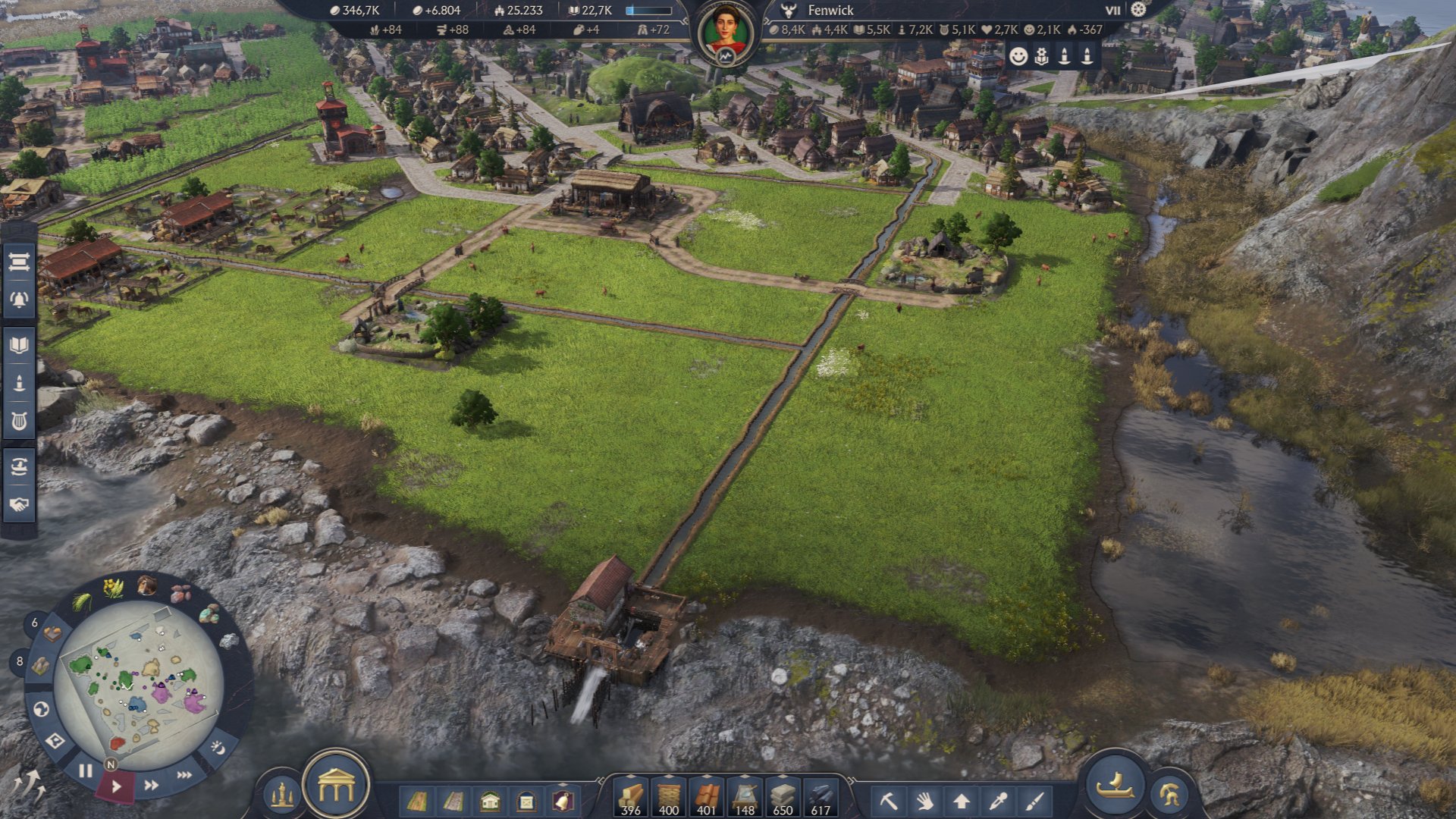Choose the pickaxe demolish tool

tap(888, 801)
